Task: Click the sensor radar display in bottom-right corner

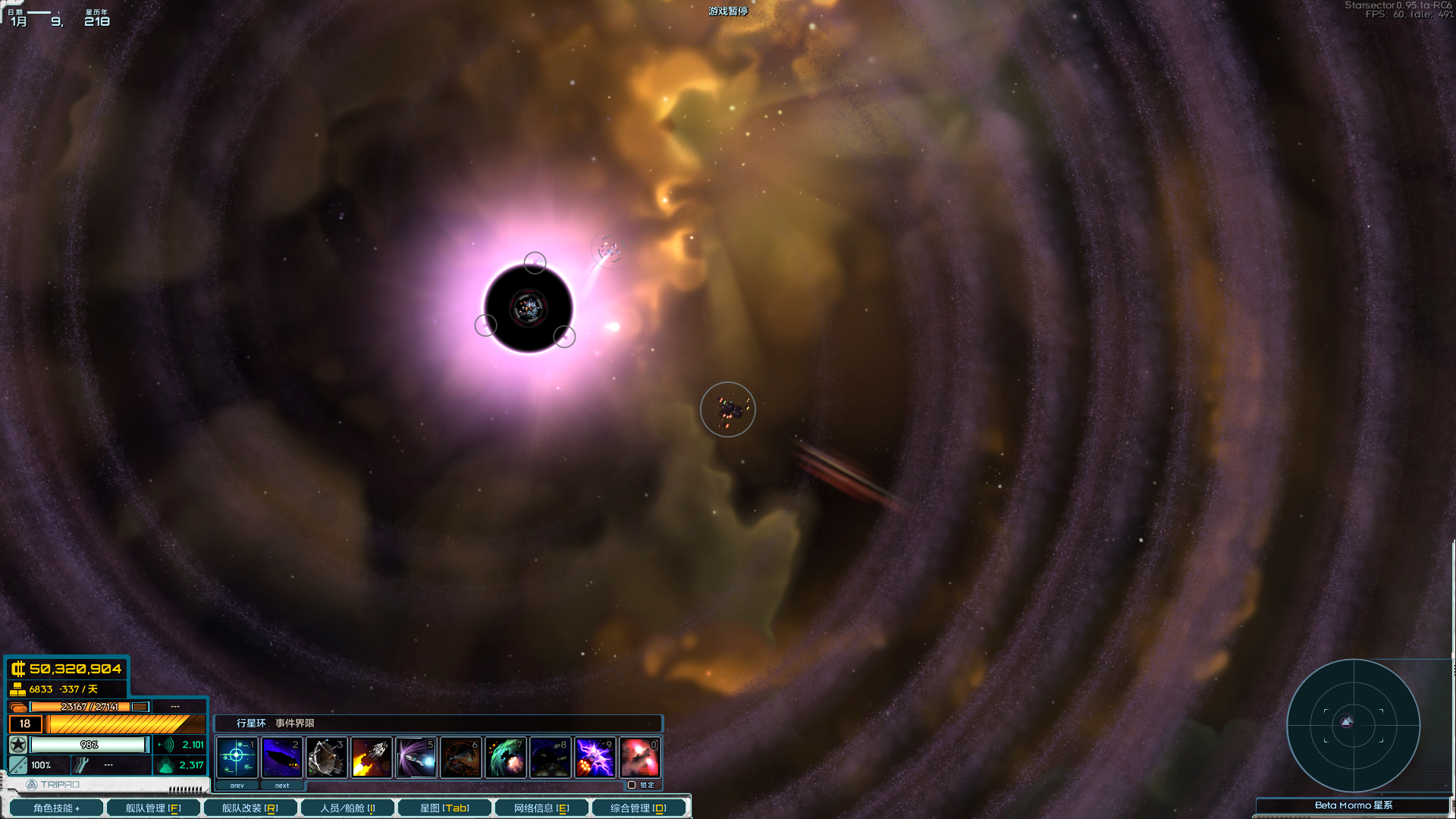Action: coord(1352,726)
